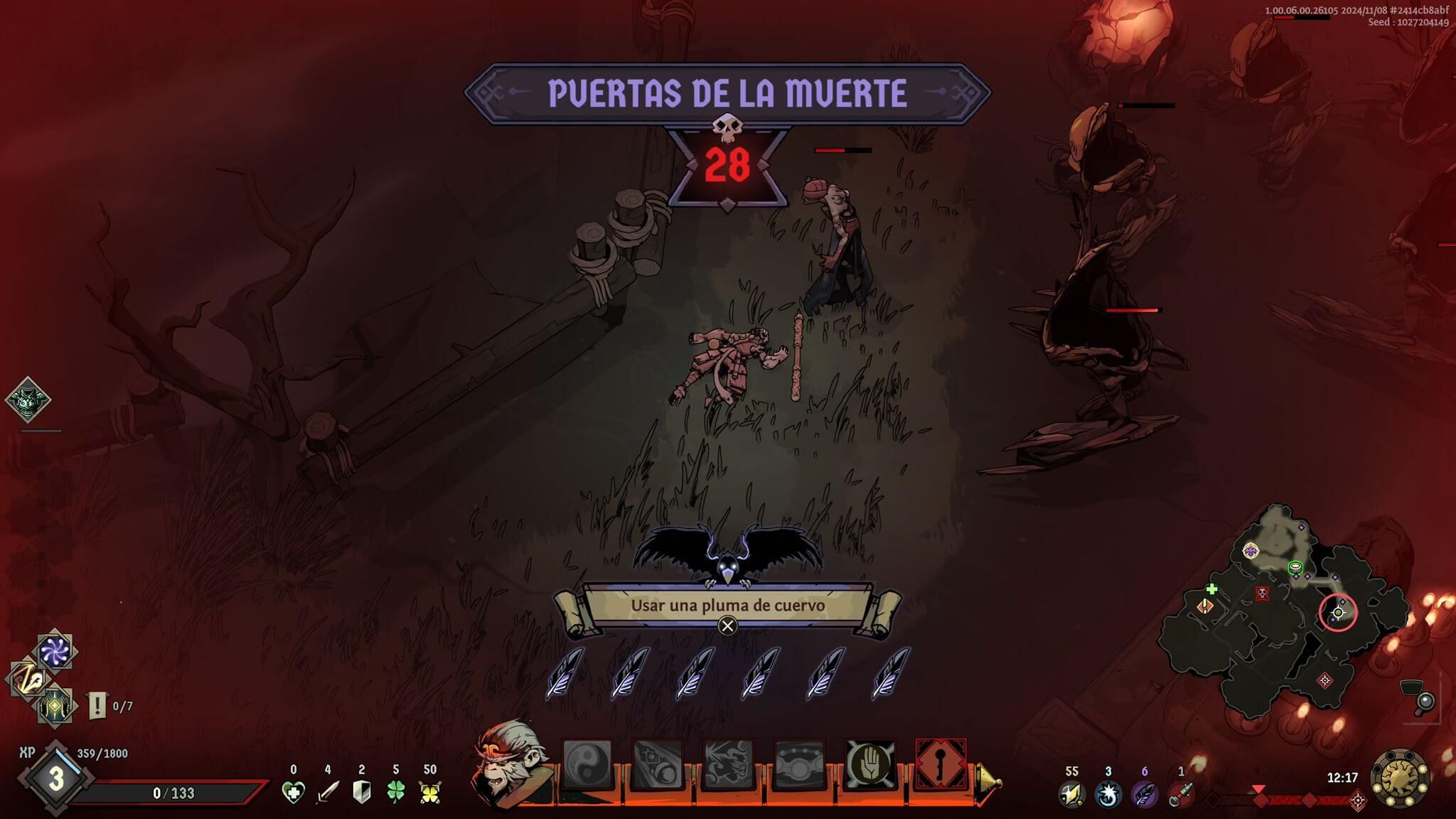Click the dart consumable icon showing 1

click(x=1182, y=794)
